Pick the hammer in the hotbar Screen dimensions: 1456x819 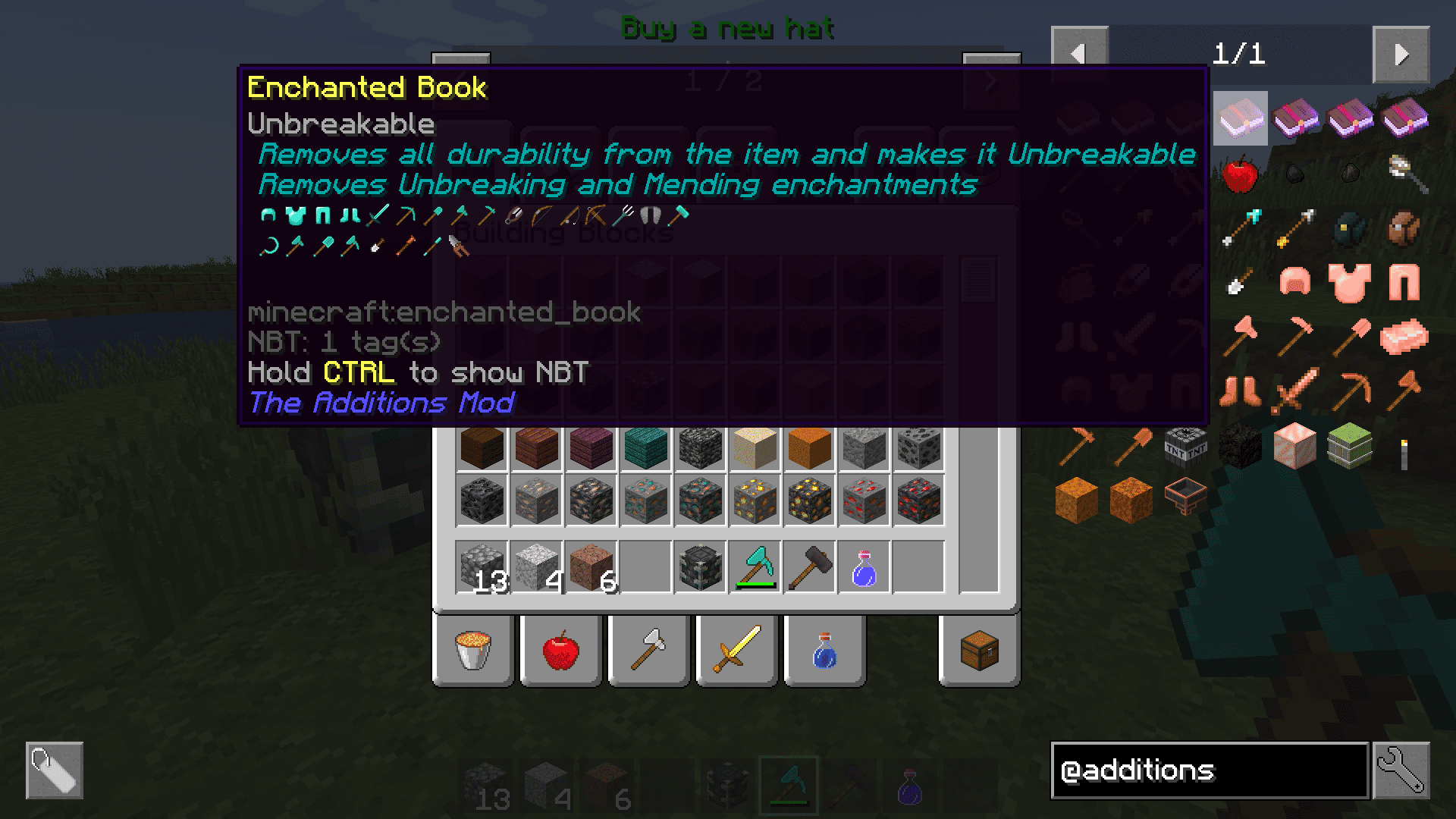[810, 567]
